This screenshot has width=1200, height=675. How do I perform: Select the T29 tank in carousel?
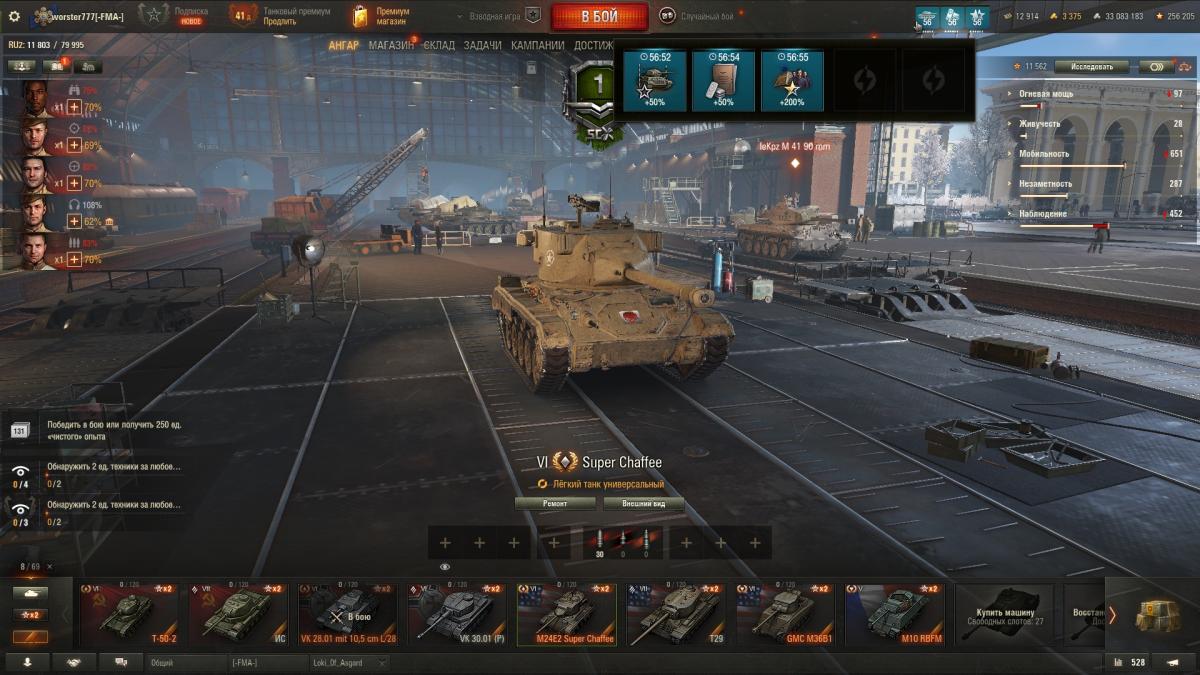pos(678,614)
